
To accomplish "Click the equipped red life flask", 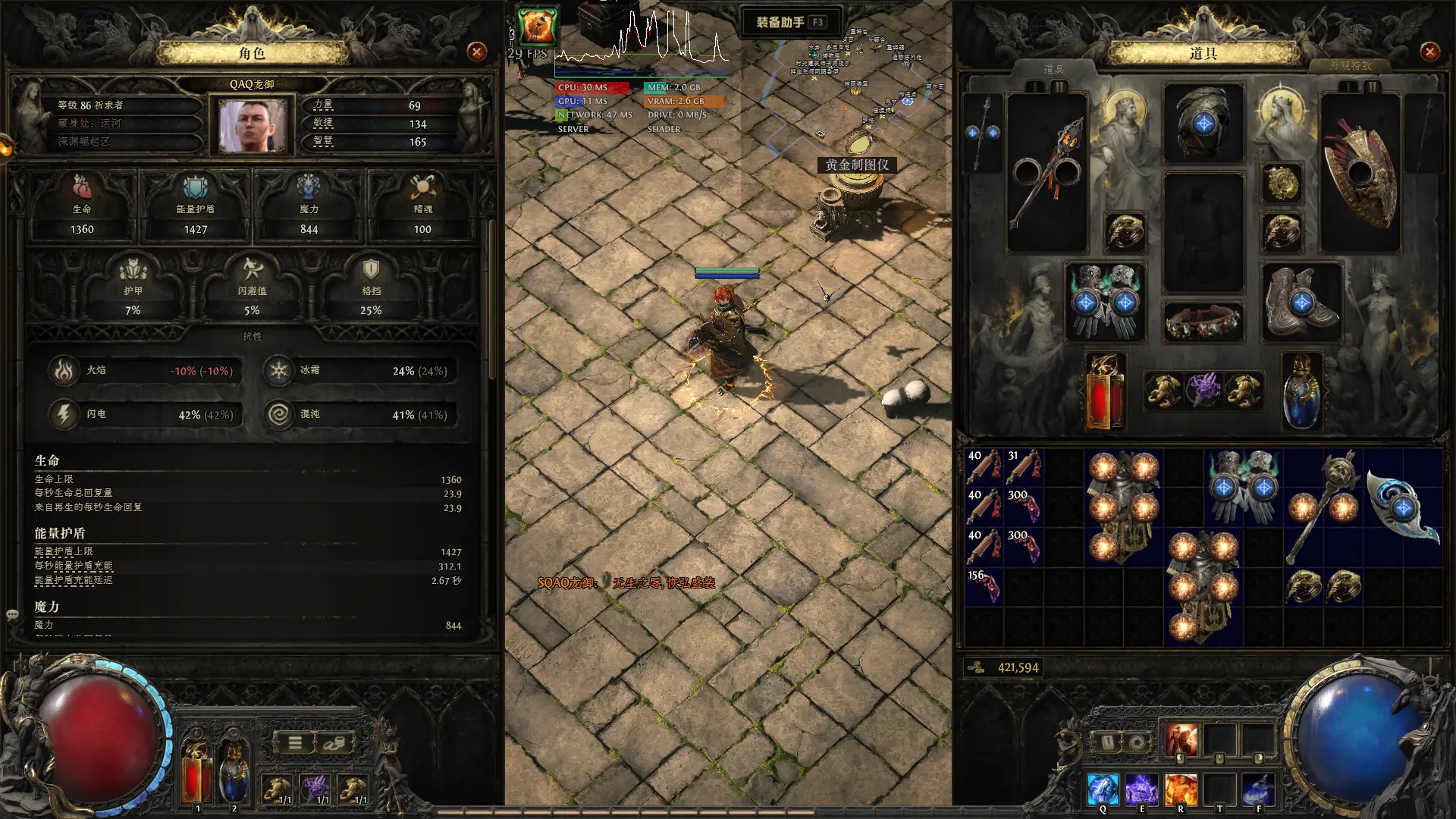I will pos(1104,392).
